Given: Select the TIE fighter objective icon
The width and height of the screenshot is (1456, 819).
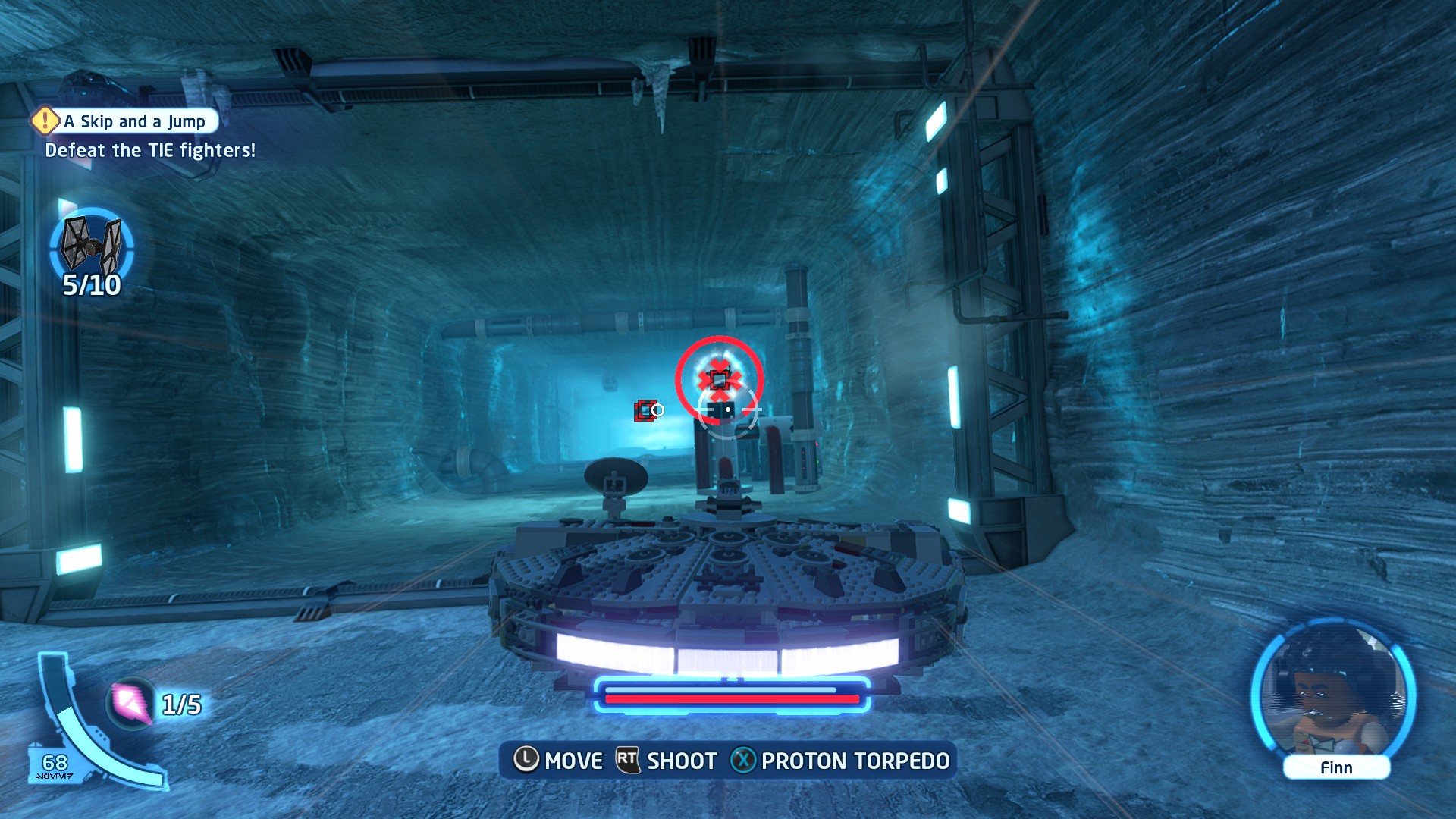Looking at the screenshot, I should click(x=92, y=246).
